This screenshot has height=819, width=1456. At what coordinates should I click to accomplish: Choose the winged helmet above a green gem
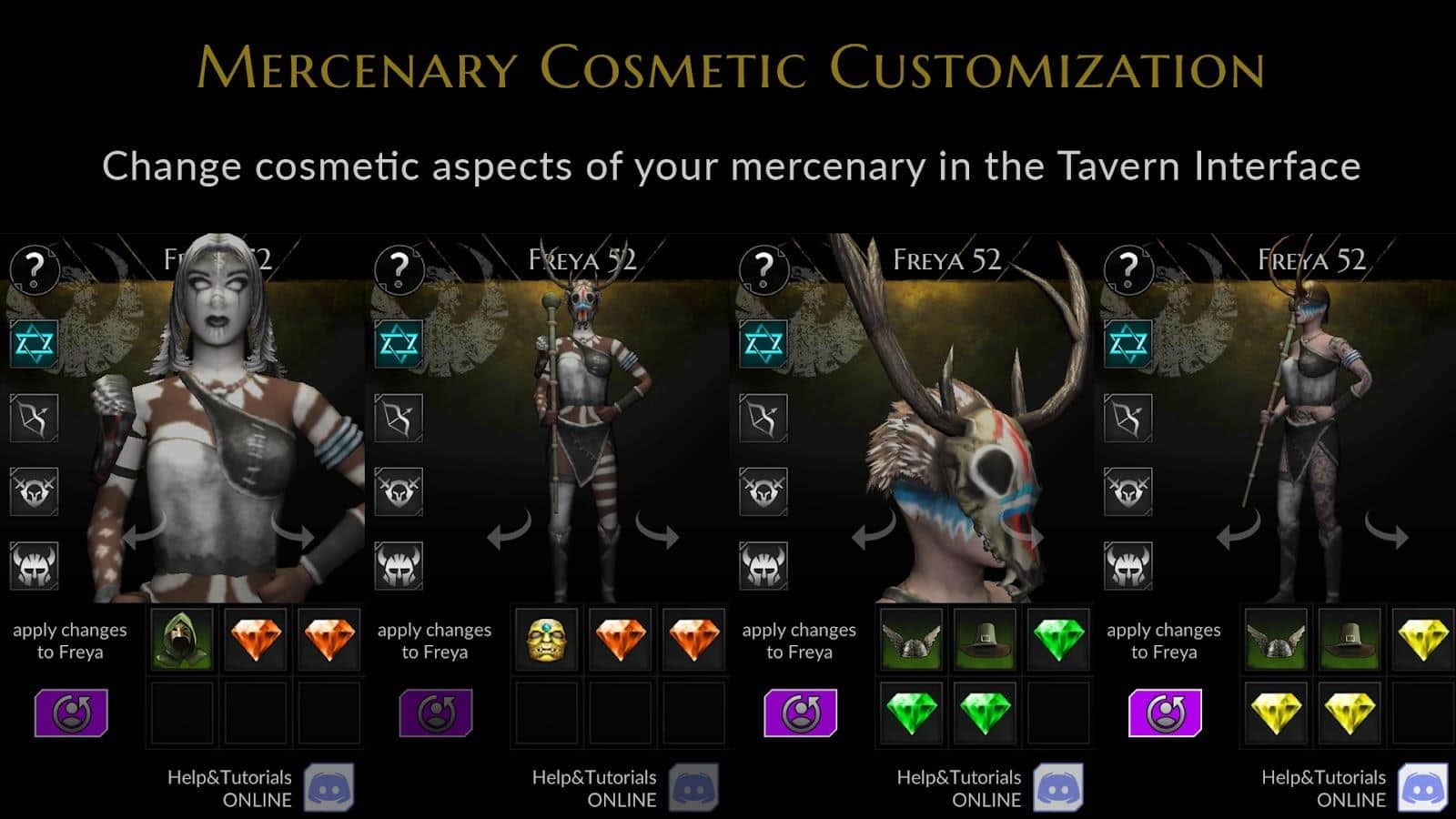pos(911,640)
